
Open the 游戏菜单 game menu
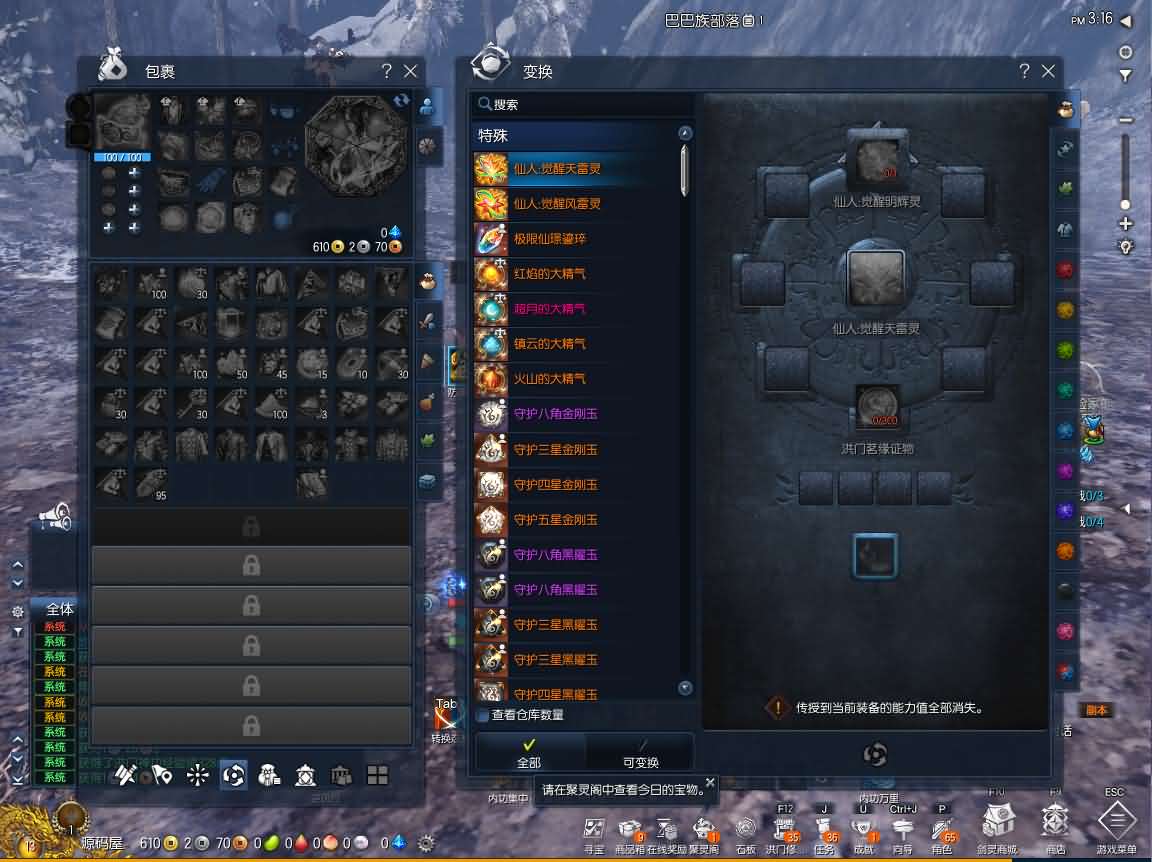click(x=1117, y=824)
